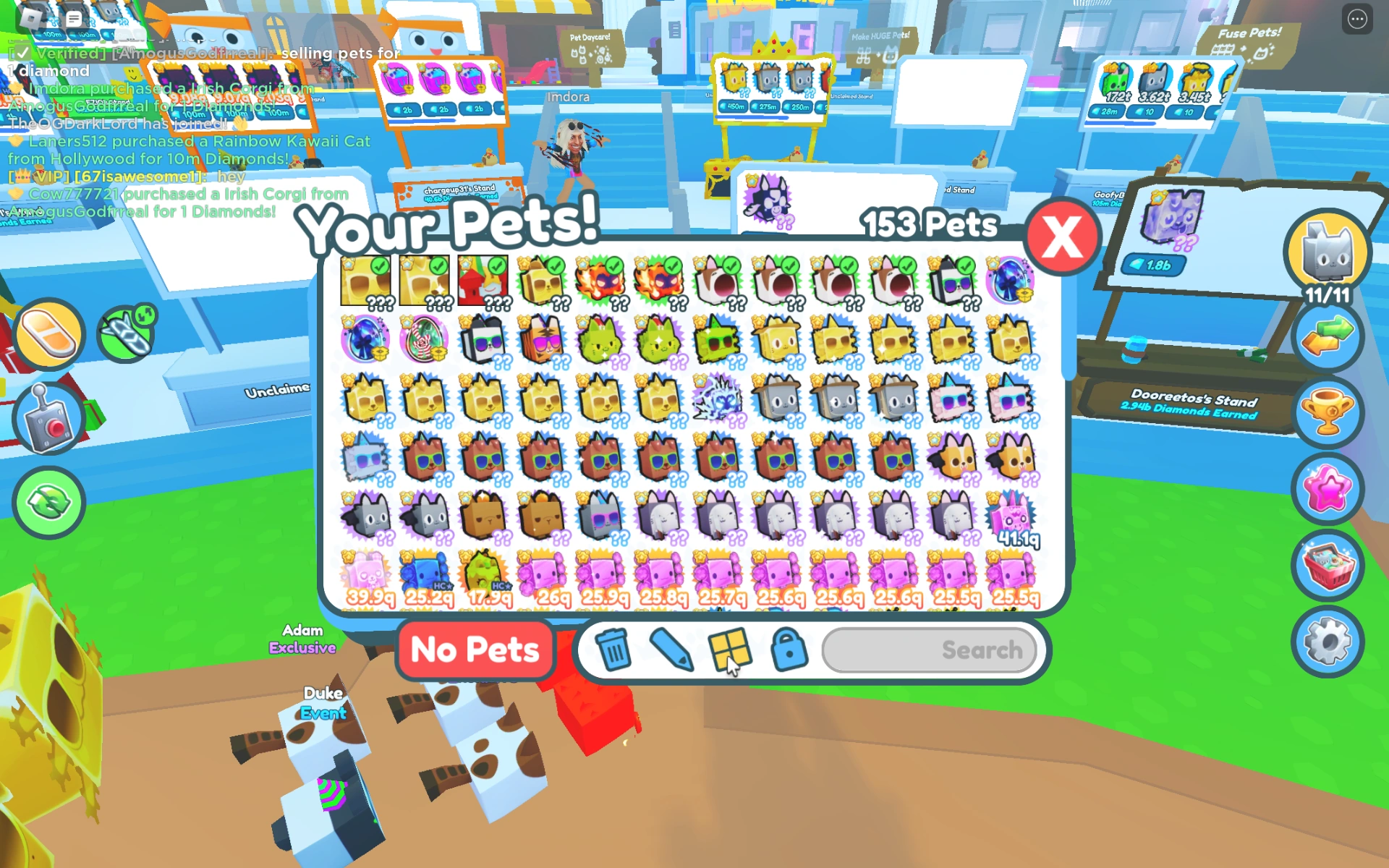The image size is (1389, 868).
Task: View rank using the trophy icon
Action: pos(1328,412)
